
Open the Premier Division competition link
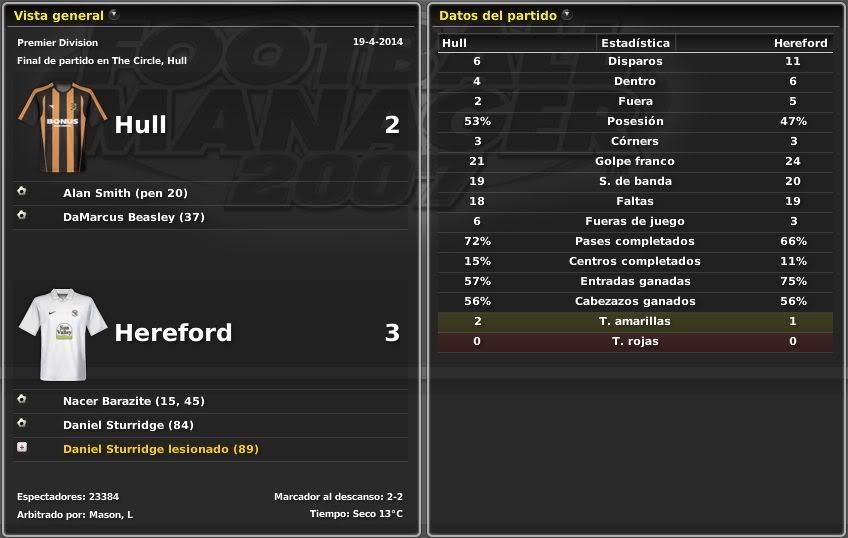(58, 43)
